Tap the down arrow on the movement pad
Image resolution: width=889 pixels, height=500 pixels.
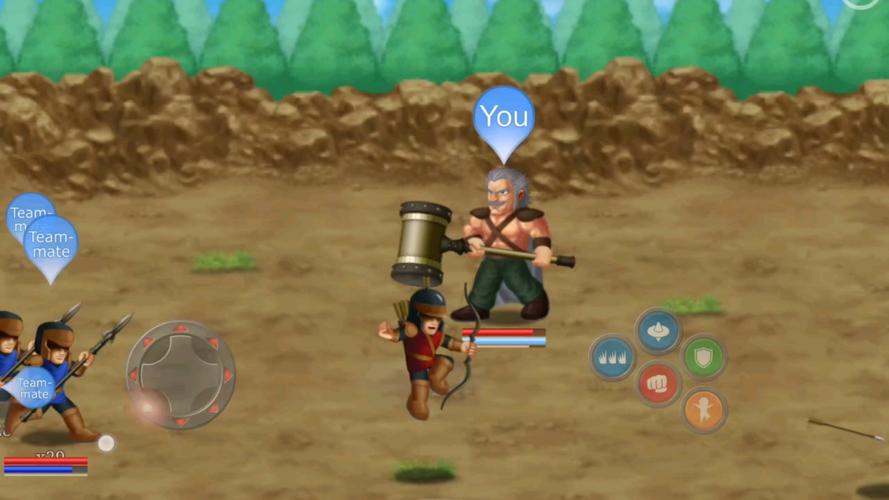pyautogui.click(x=181, y=421)
